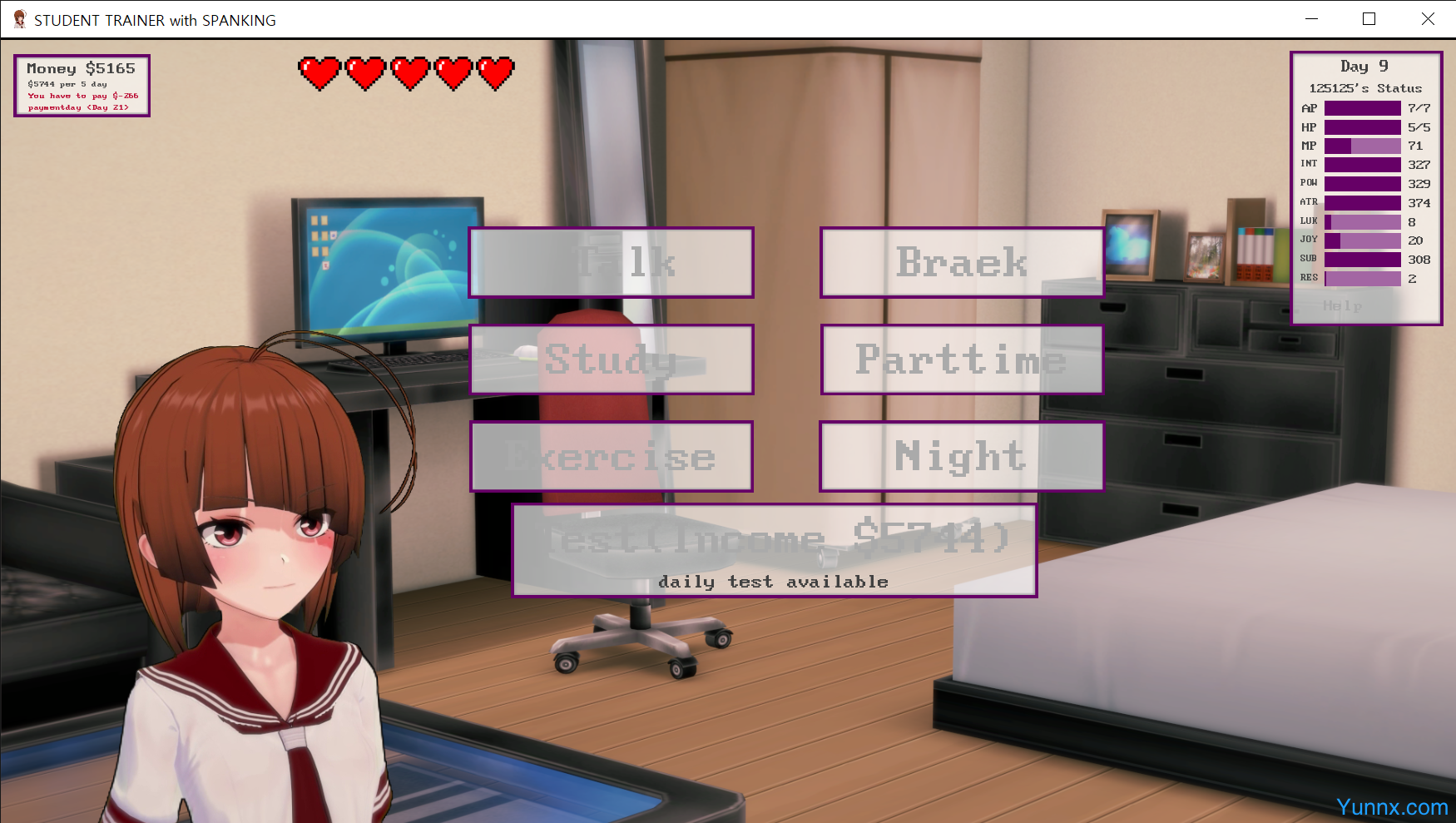Close the game window
This screenshot has width=1456, height=823.
(1428, 19)
